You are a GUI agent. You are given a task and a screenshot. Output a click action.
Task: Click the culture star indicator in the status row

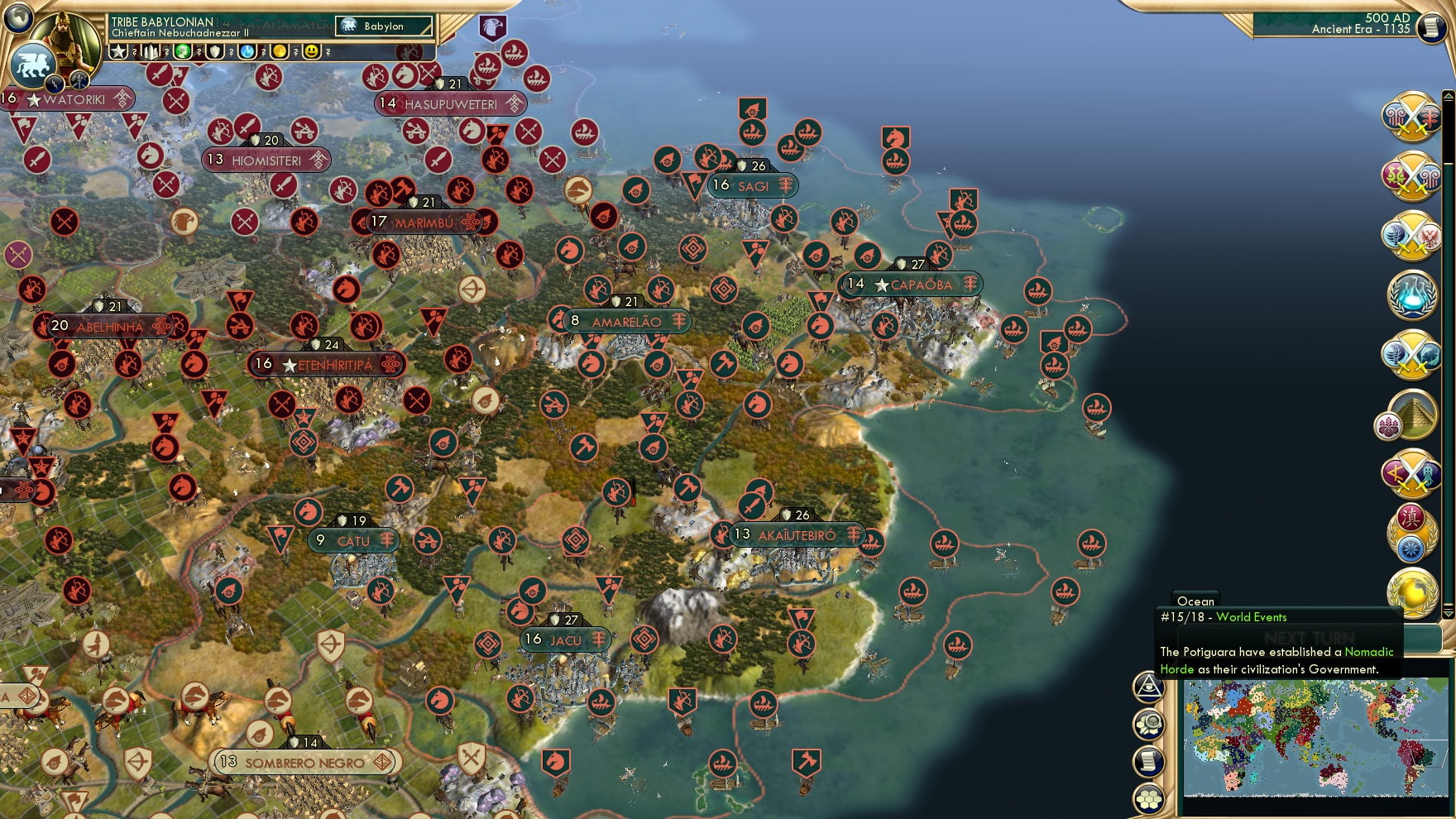[x=117, y=52]
